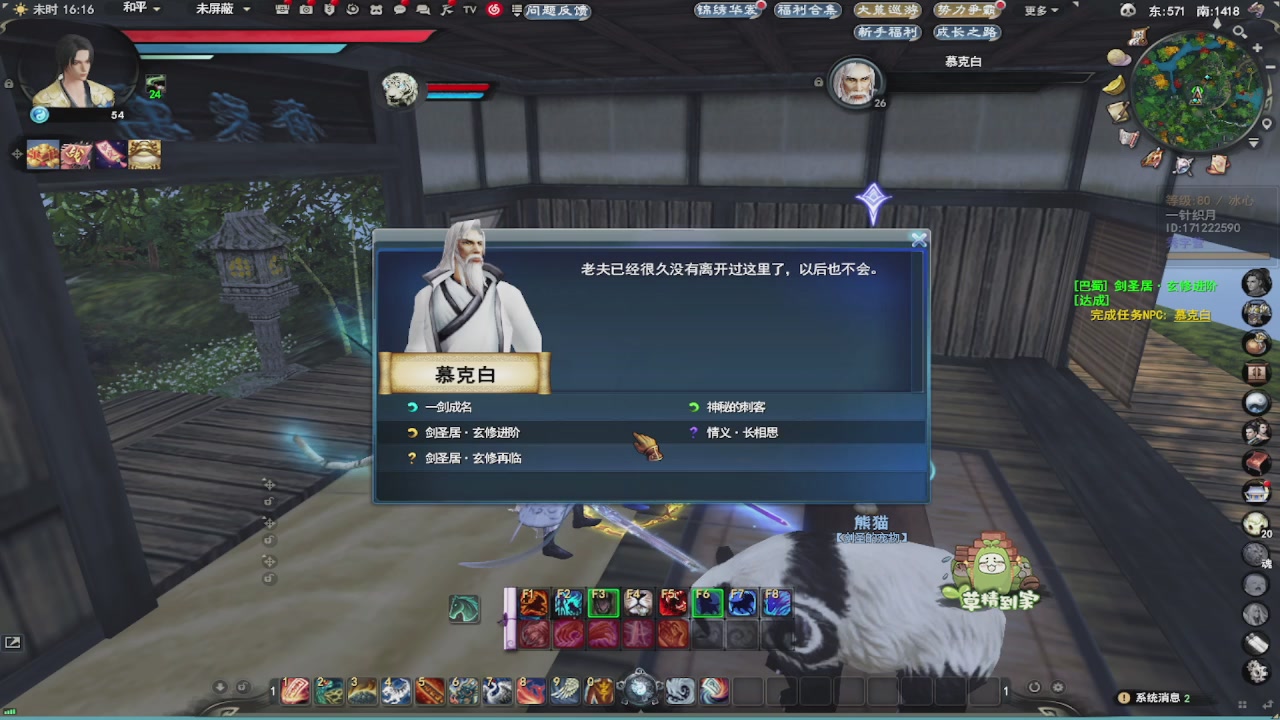
Task: Click the compass-like skill at hotbar center
Action: tap(640, 690)
